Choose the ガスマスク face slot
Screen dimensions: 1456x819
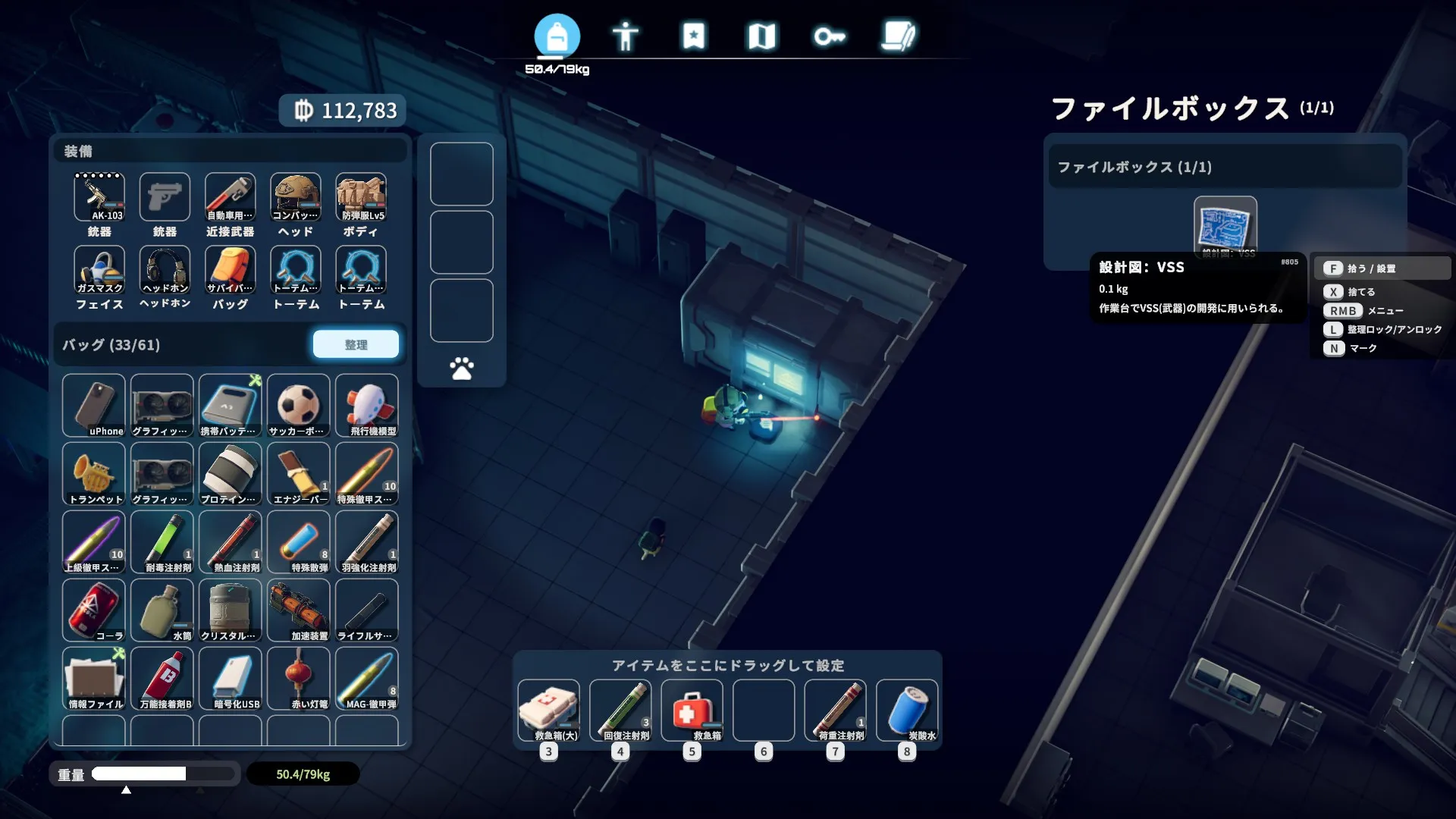(99, 270)
